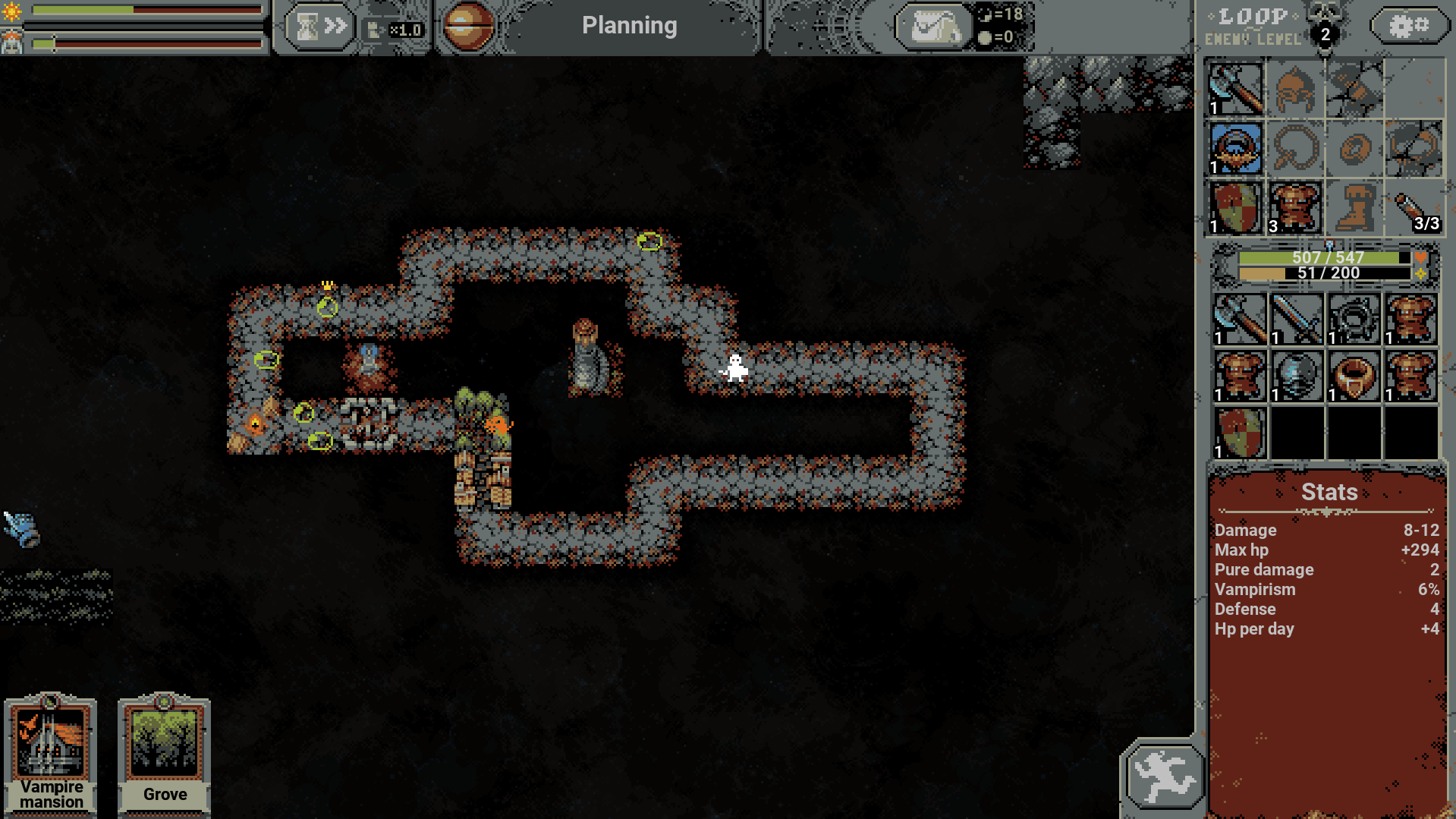The width and height of the screenshot is (1456, 819).
Task: Select the equipped level 3 chest armor
Action: 1294,207
